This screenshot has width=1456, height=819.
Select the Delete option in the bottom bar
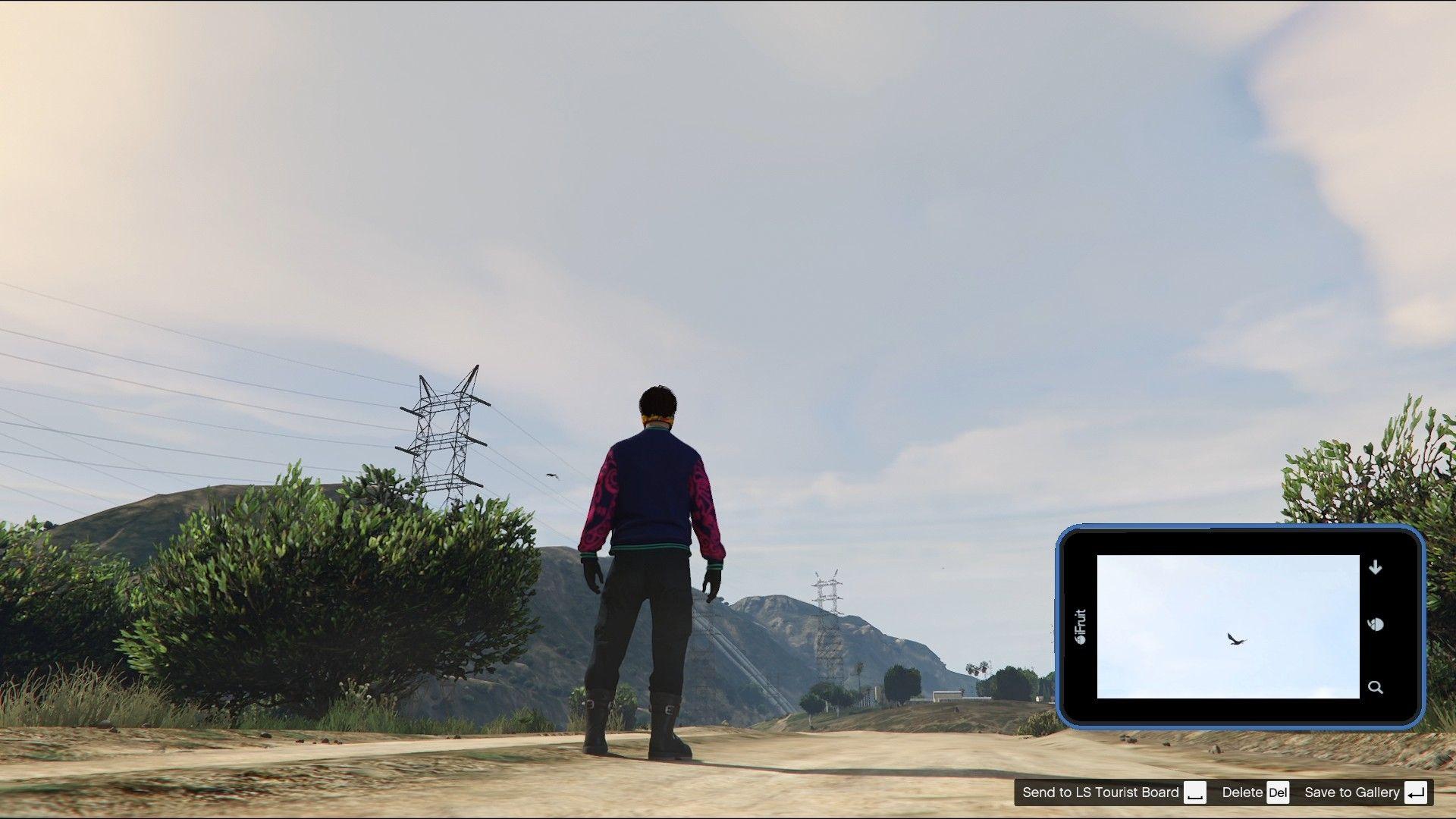tap(1244, 792)
